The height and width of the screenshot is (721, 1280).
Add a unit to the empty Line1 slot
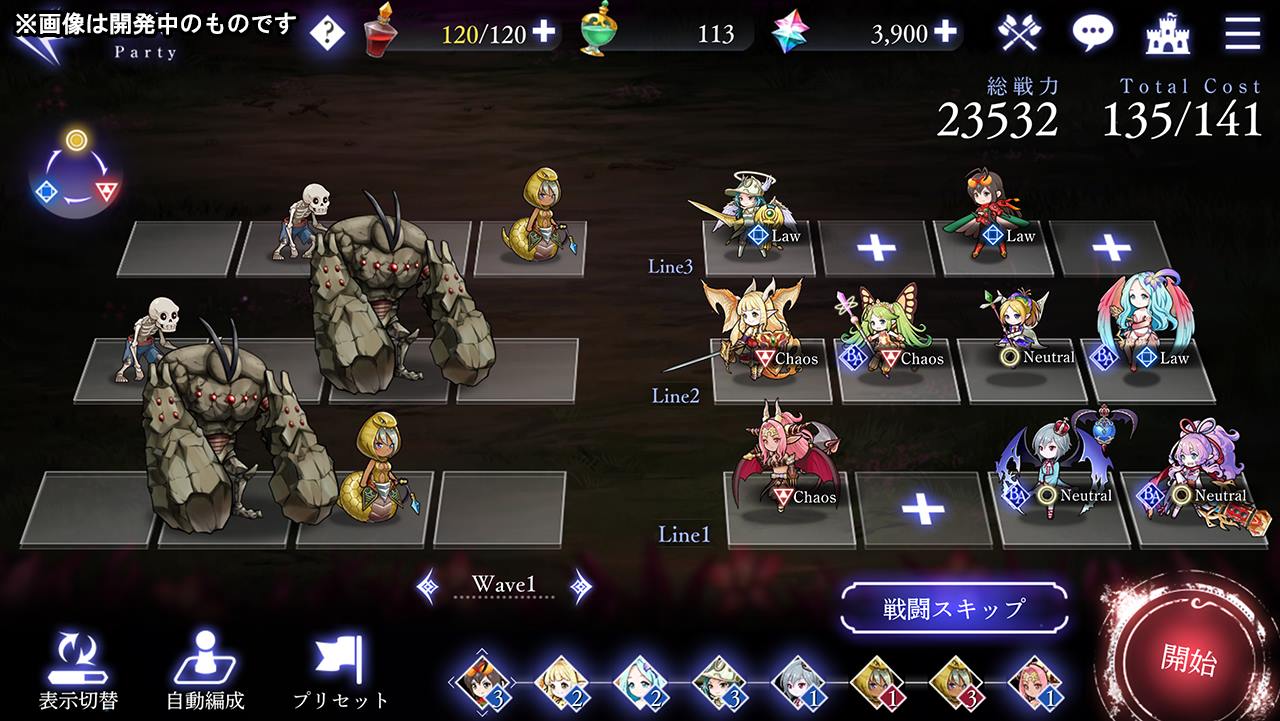click(x=922, y=509)
